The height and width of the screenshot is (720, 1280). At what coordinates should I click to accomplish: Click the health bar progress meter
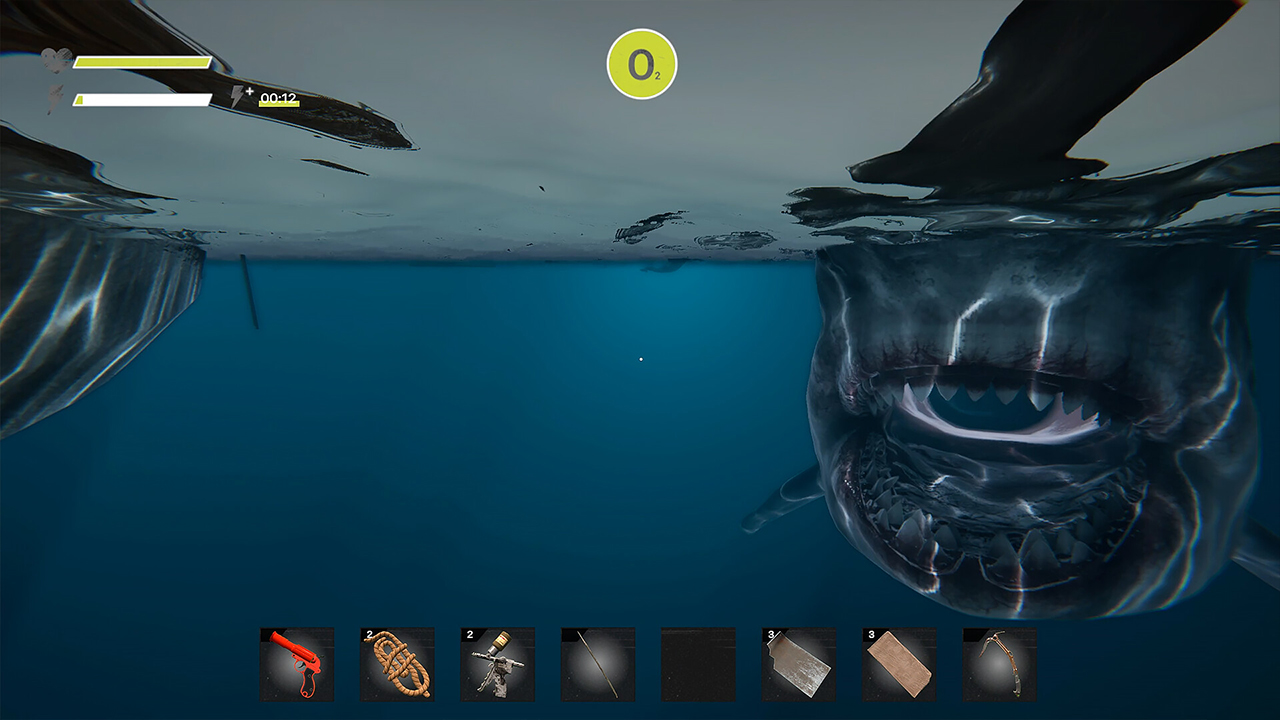140,62
